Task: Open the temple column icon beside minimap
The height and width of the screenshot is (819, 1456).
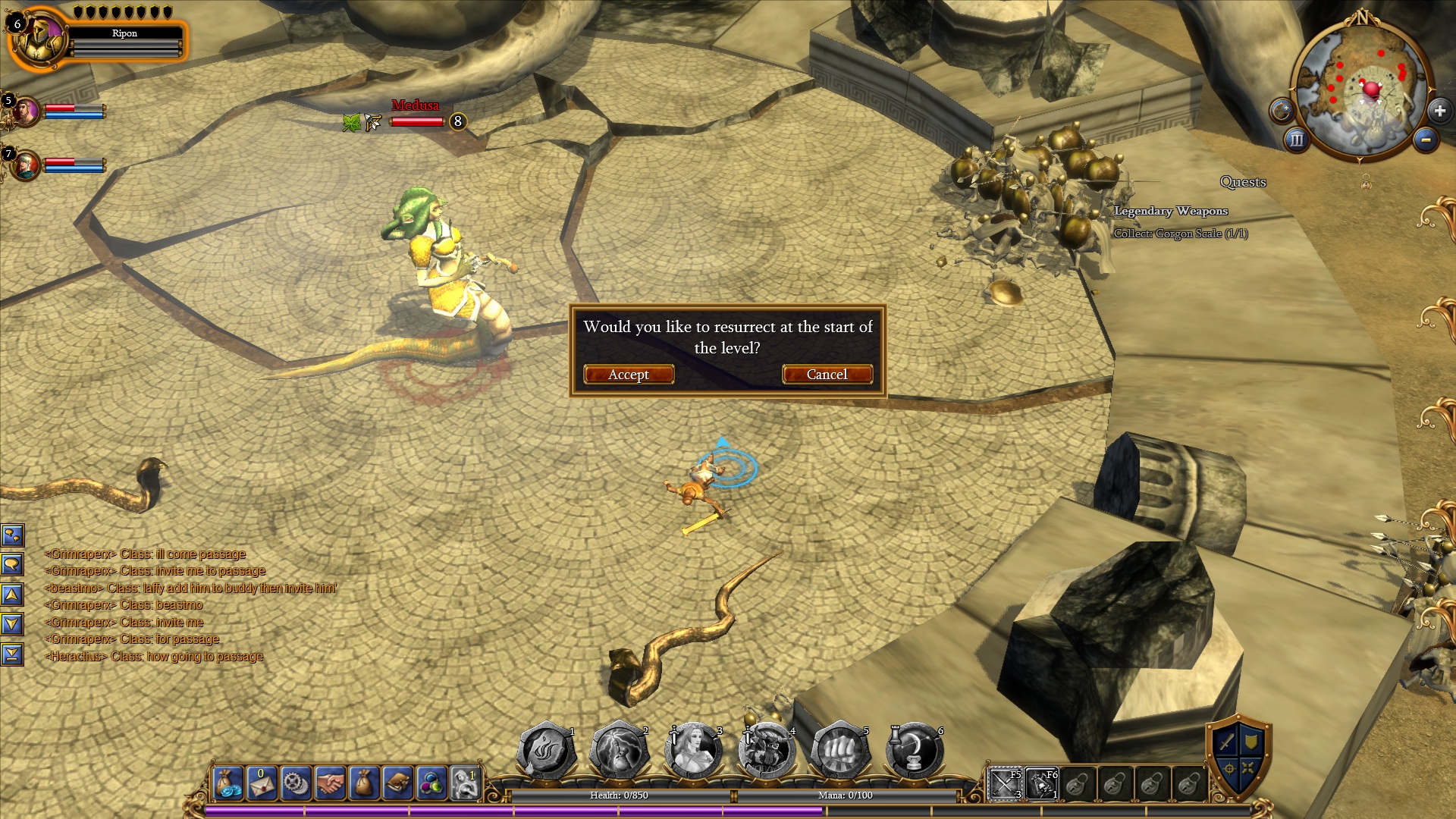Action: (1296, 140)
